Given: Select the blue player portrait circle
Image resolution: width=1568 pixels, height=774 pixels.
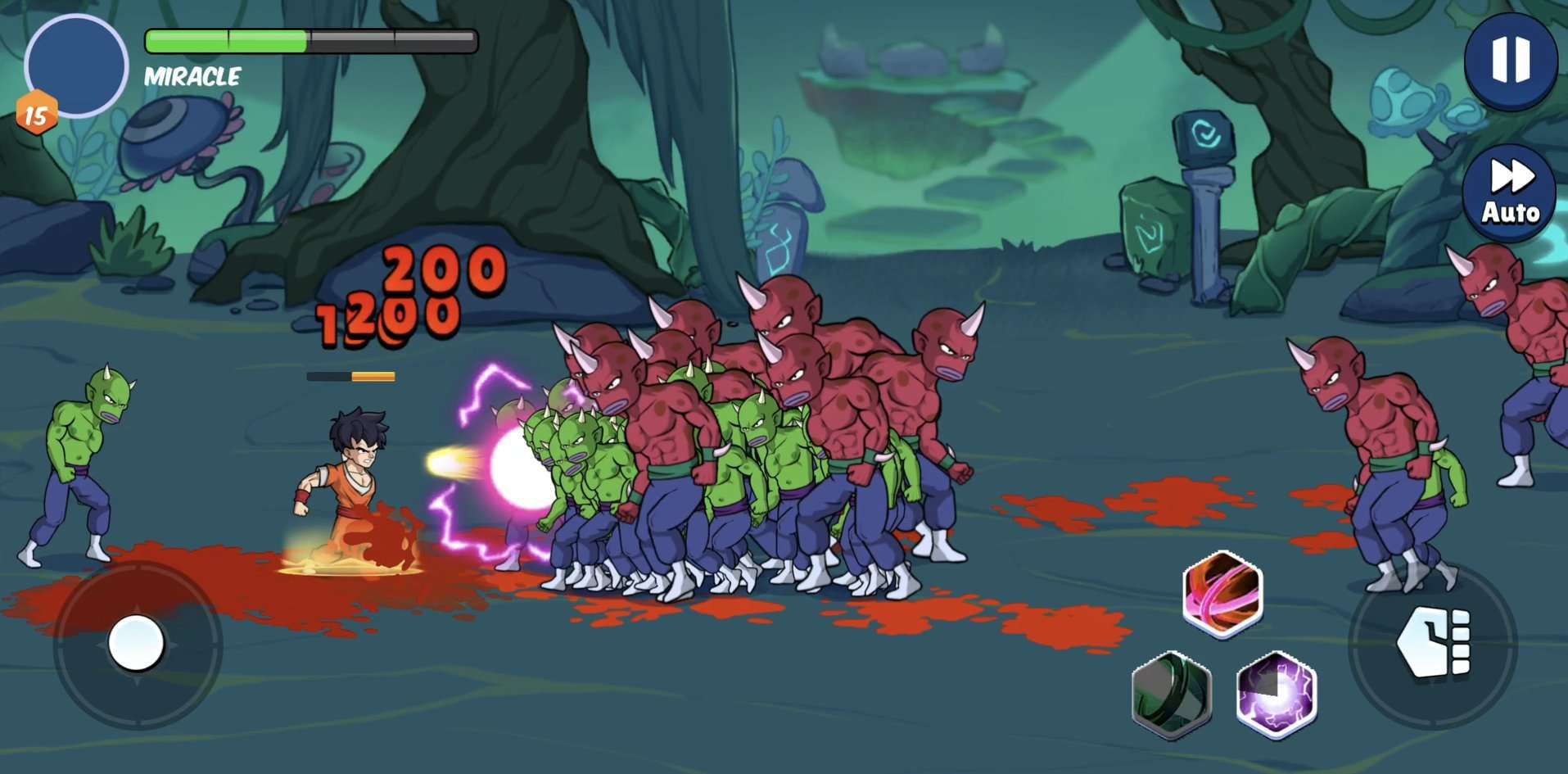Looking at the screenshot, I should [76, 66].
